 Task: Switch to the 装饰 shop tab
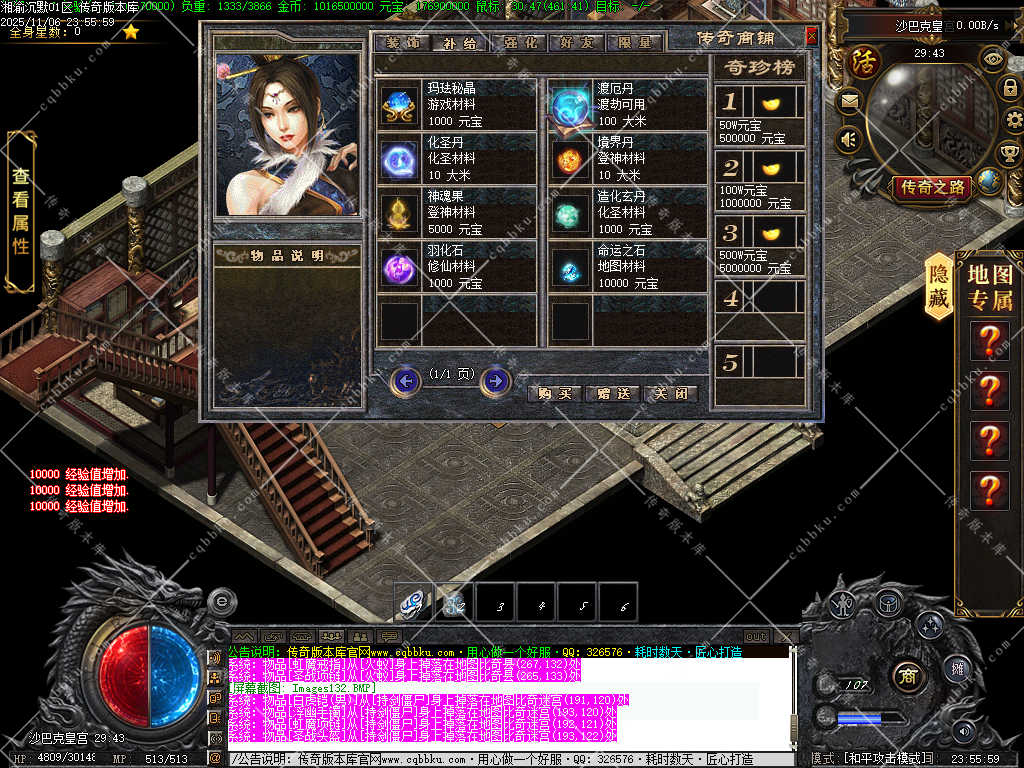pyautogui.click(x=402, y=43)
